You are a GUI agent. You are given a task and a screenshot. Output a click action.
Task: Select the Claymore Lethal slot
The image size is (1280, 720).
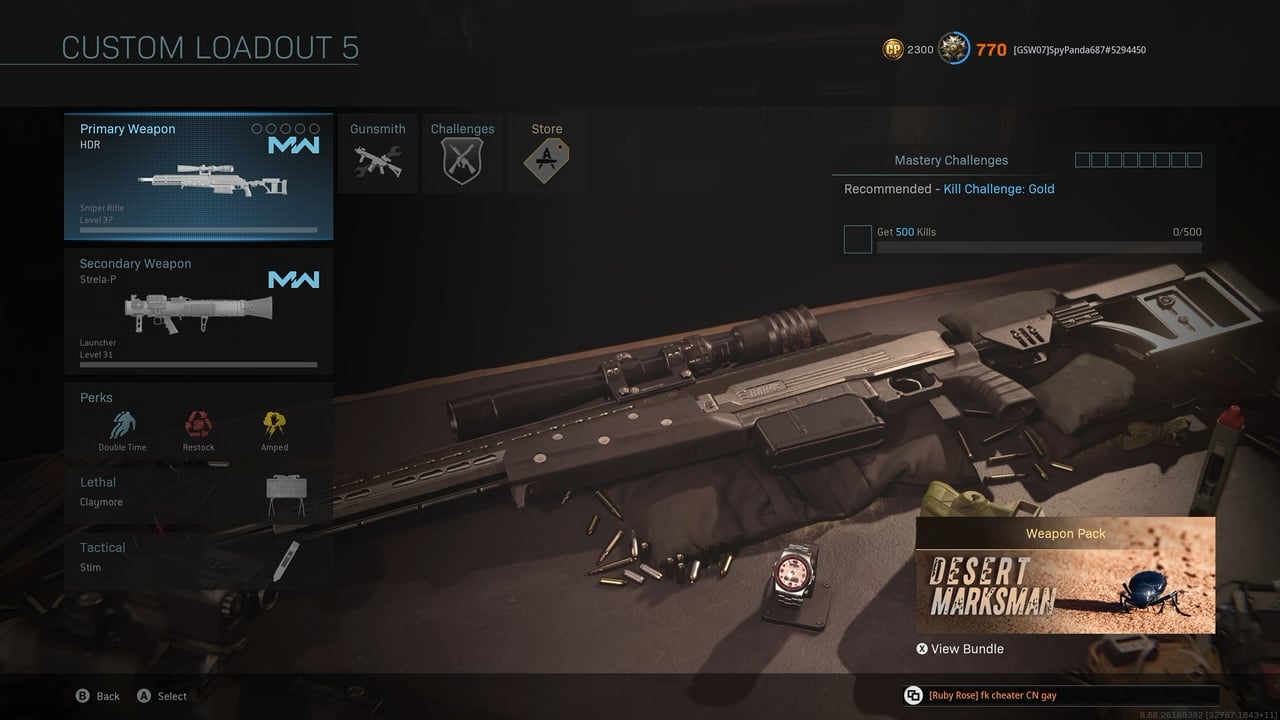[x=198, y=493]
